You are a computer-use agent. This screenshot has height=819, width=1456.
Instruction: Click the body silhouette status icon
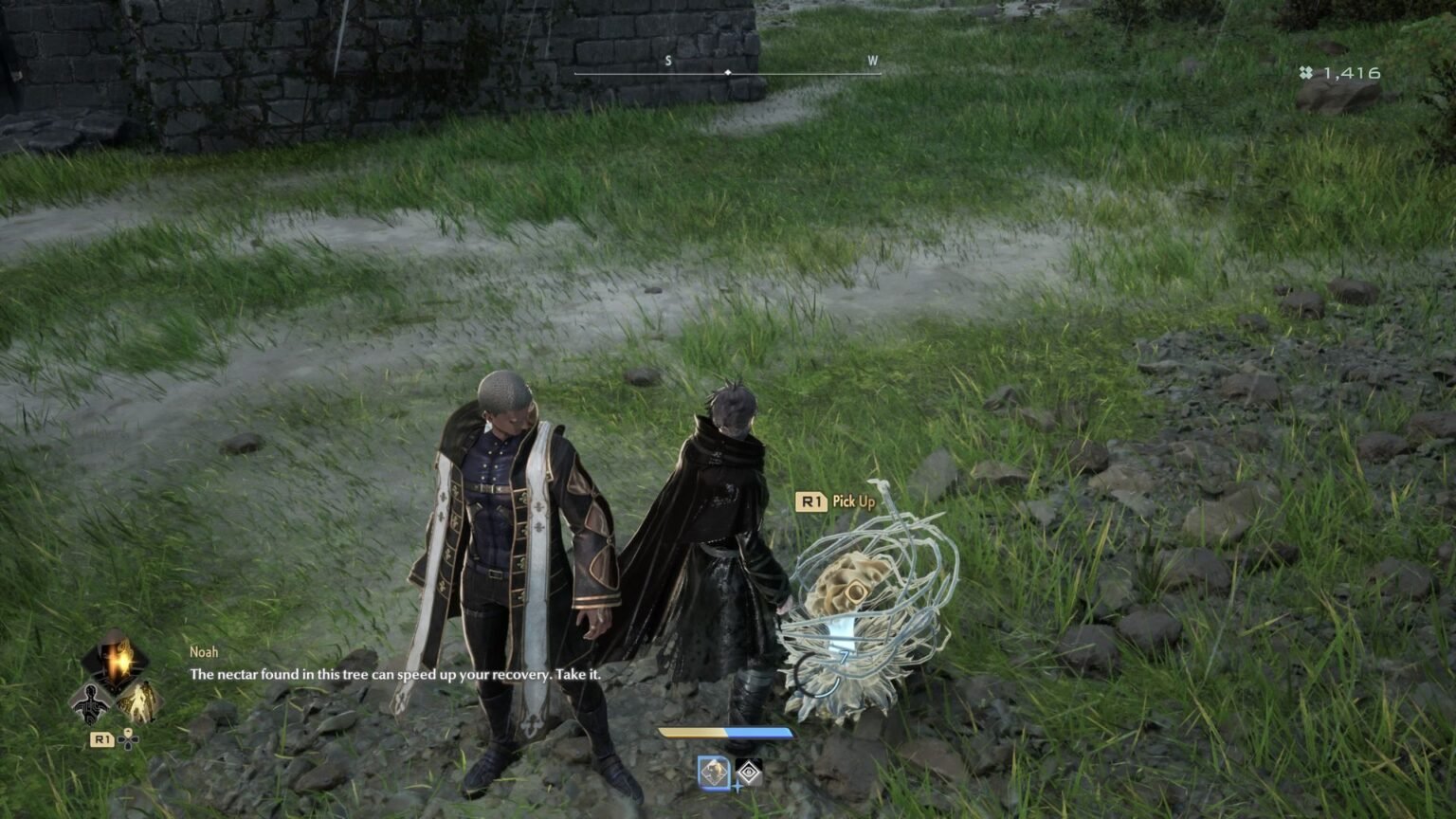click(x=91, y=701)
